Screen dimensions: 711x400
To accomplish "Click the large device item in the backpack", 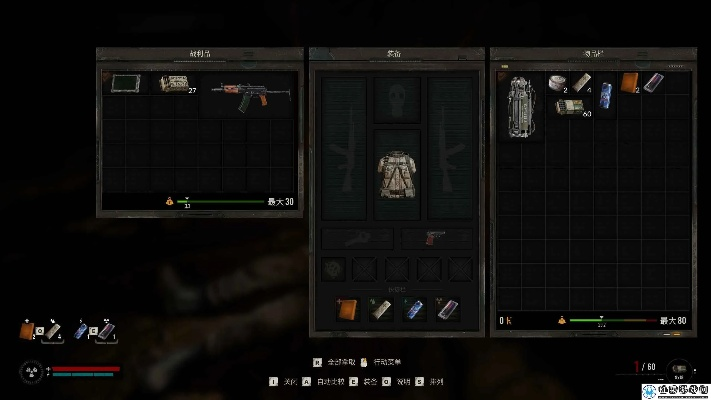I will point(522,108).
